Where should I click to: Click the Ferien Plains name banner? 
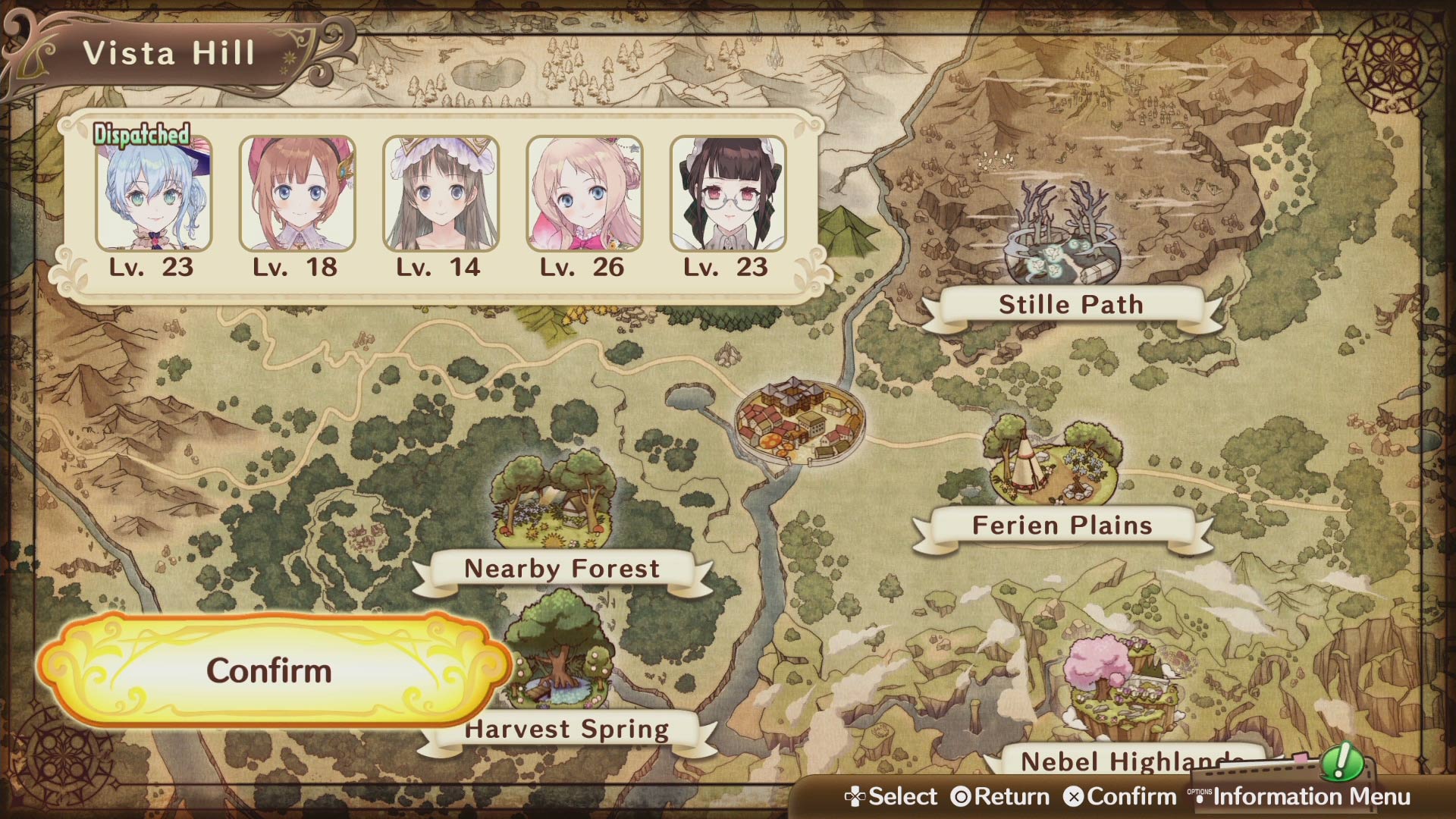pos(1062,525)
